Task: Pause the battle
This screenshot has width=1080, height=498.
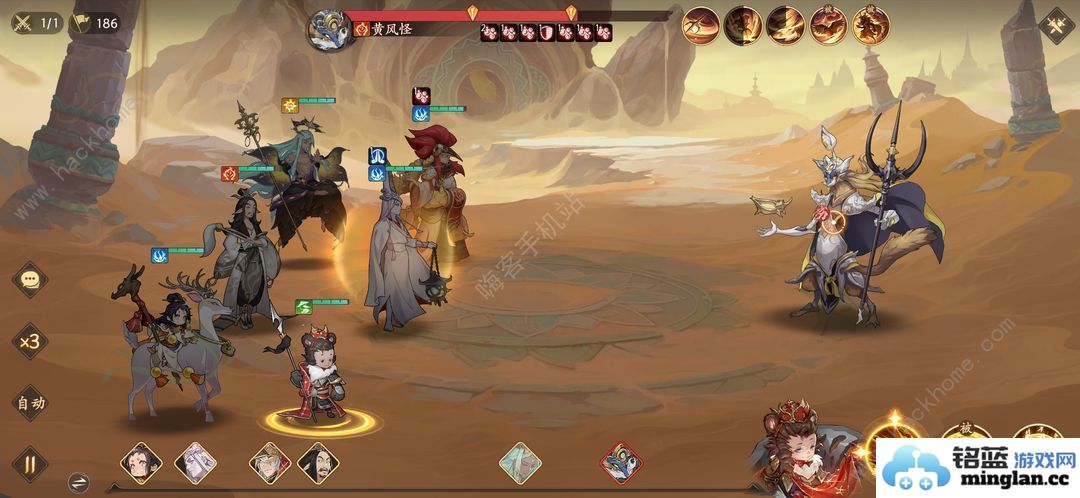Action: (x=29, y=463)
